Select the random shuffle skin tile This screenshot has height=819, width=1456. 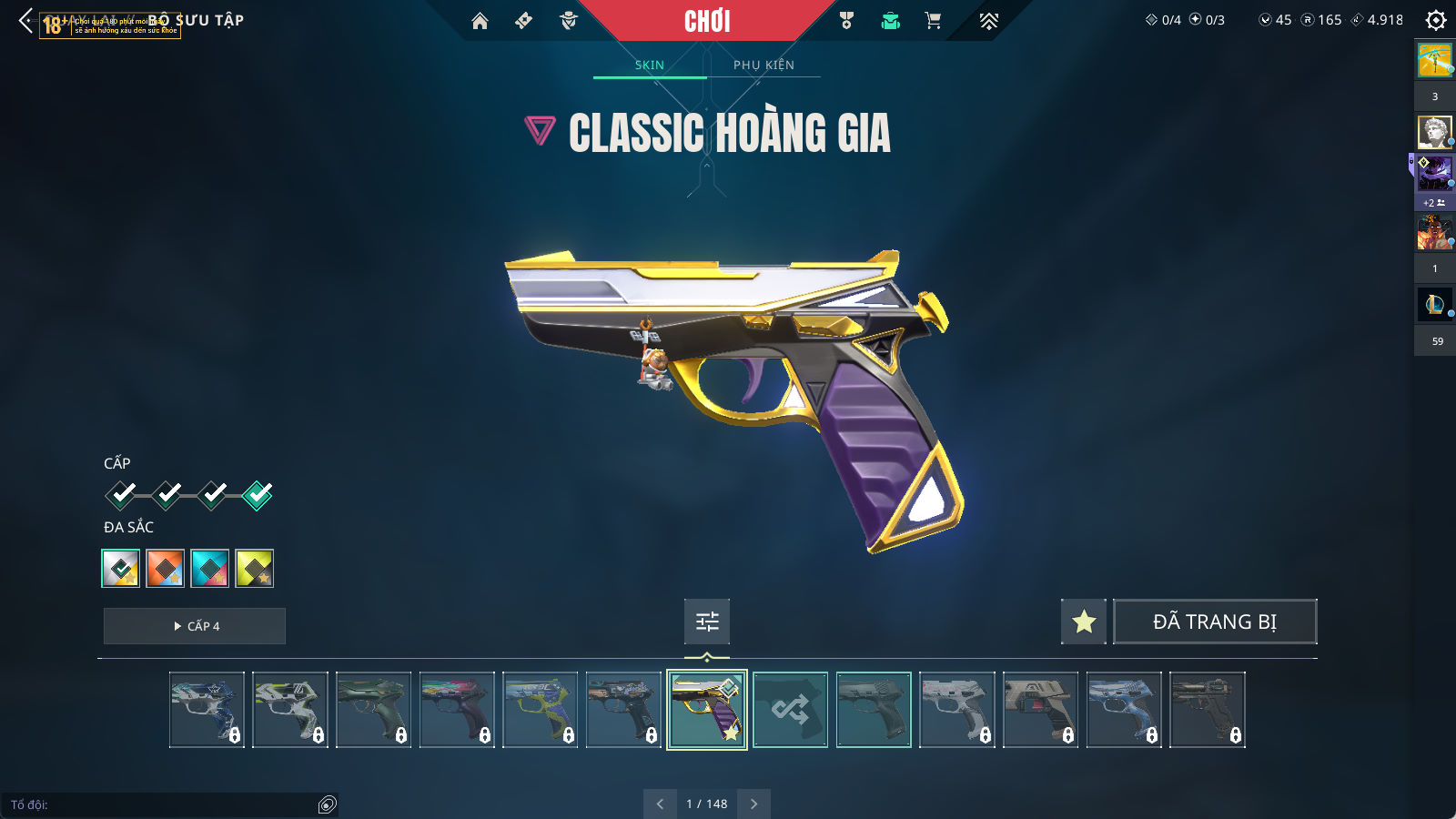[790, 710]
